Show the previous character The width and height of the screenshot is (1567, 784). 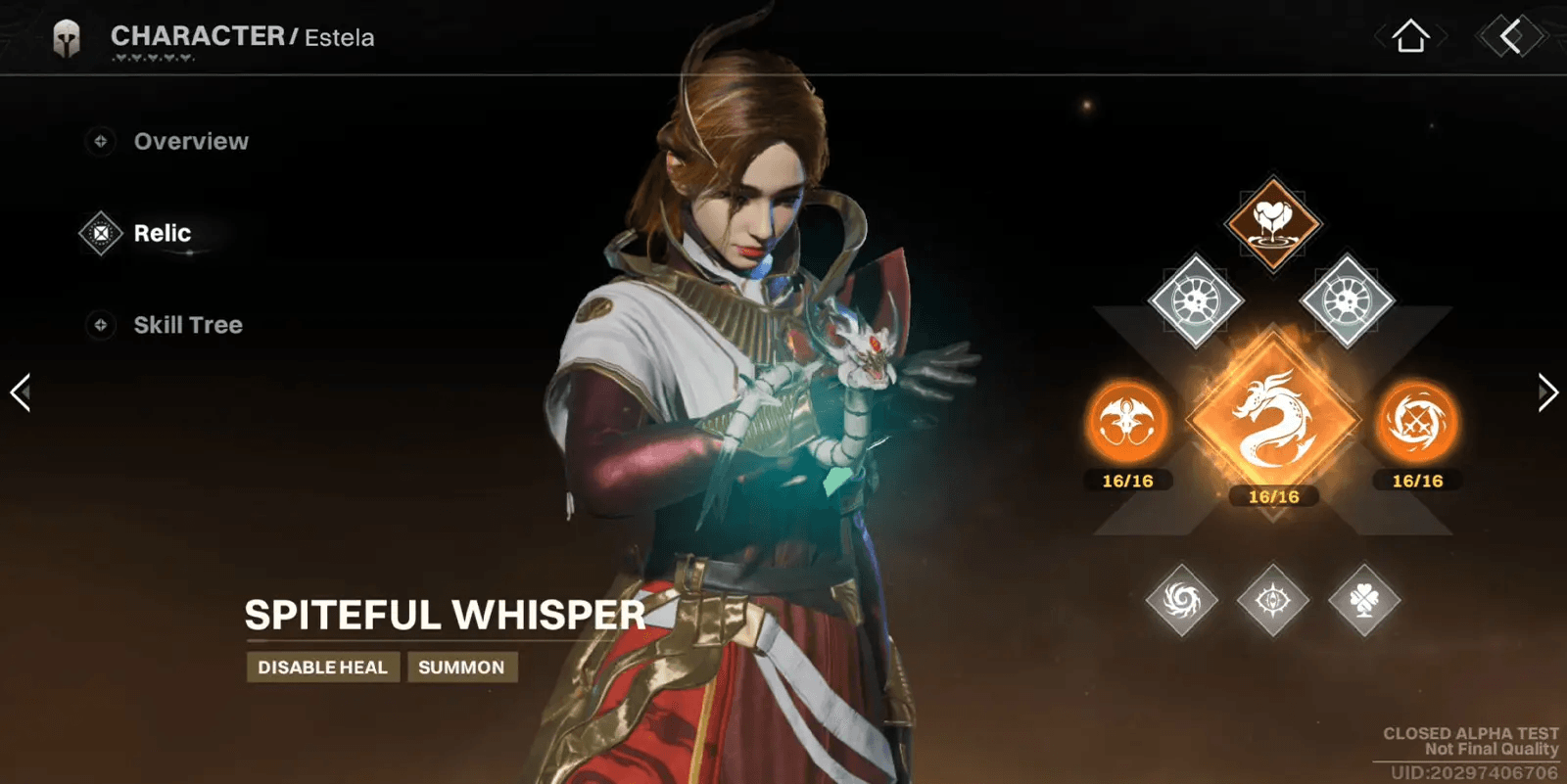click(x=21, y=392)
